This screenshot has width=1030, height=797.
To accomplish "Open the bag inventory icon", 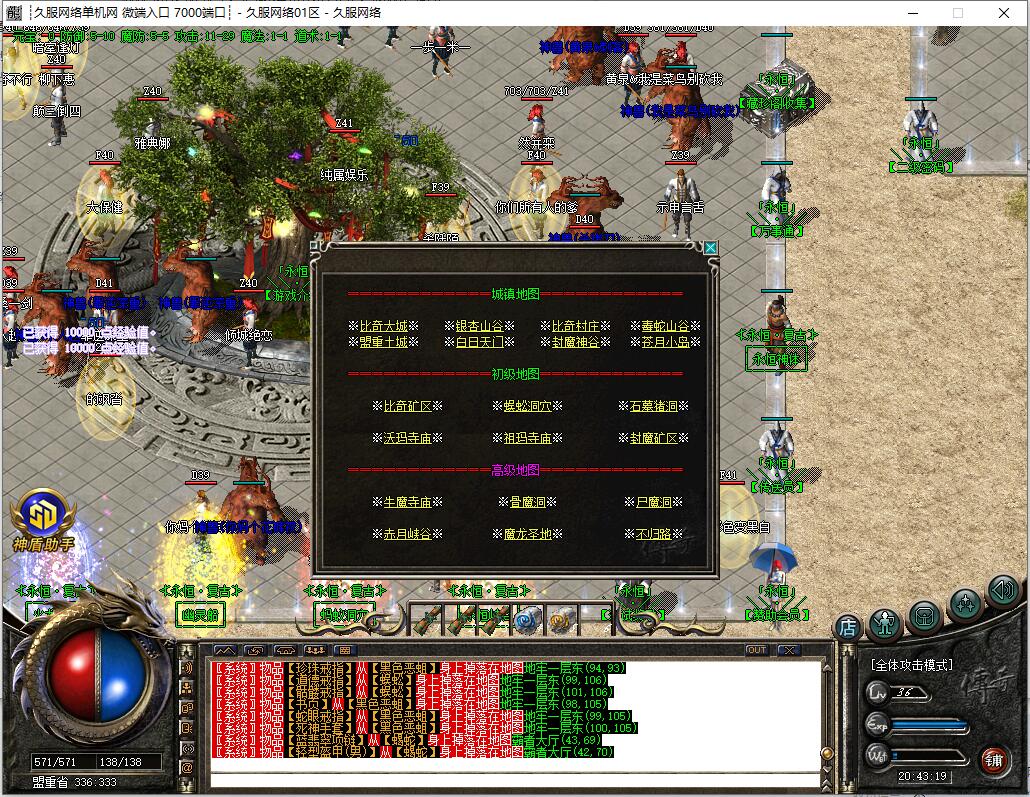I will pos(925,615).
